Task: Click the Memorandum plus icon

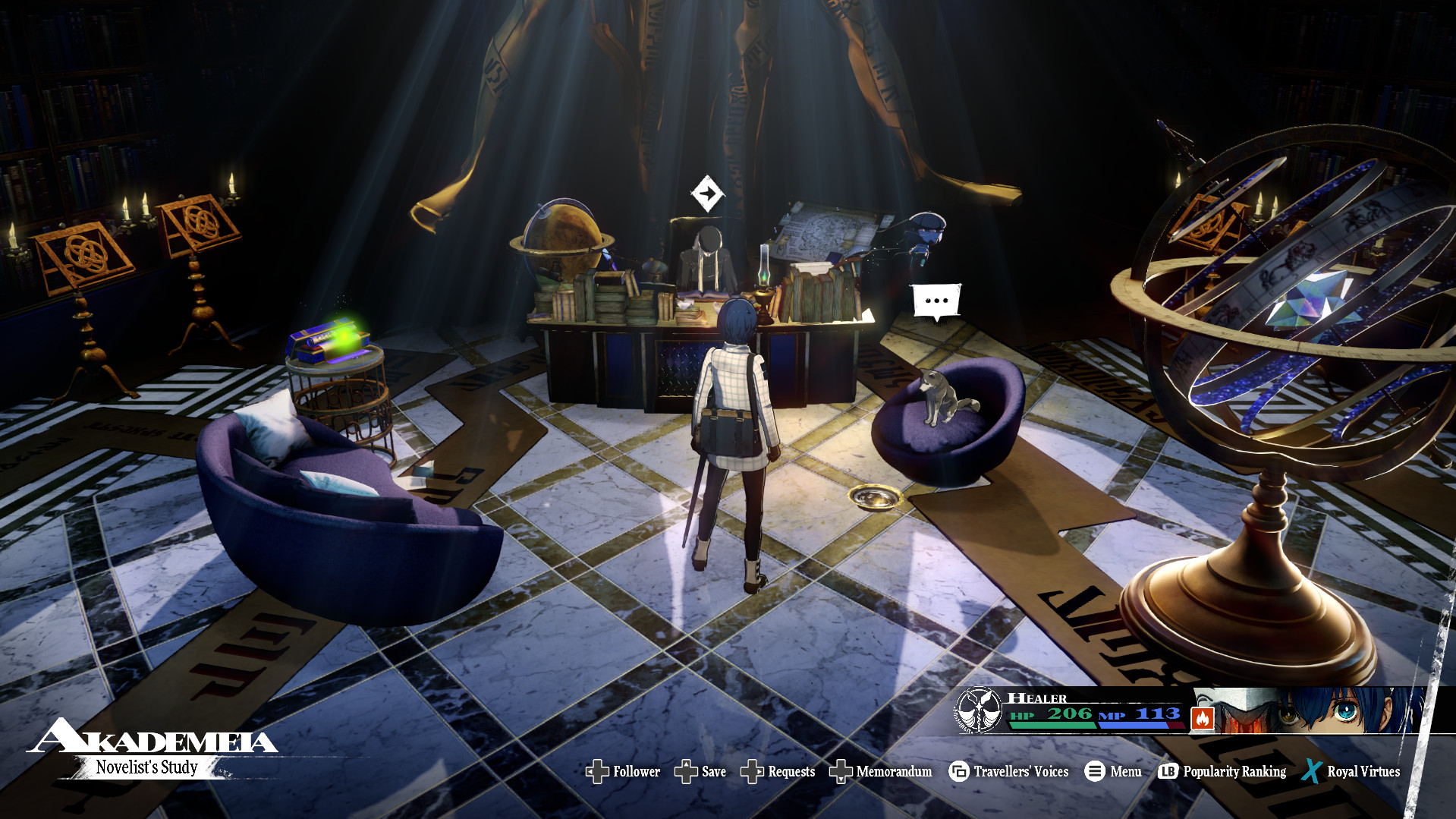Action: (x=841, y=771)
